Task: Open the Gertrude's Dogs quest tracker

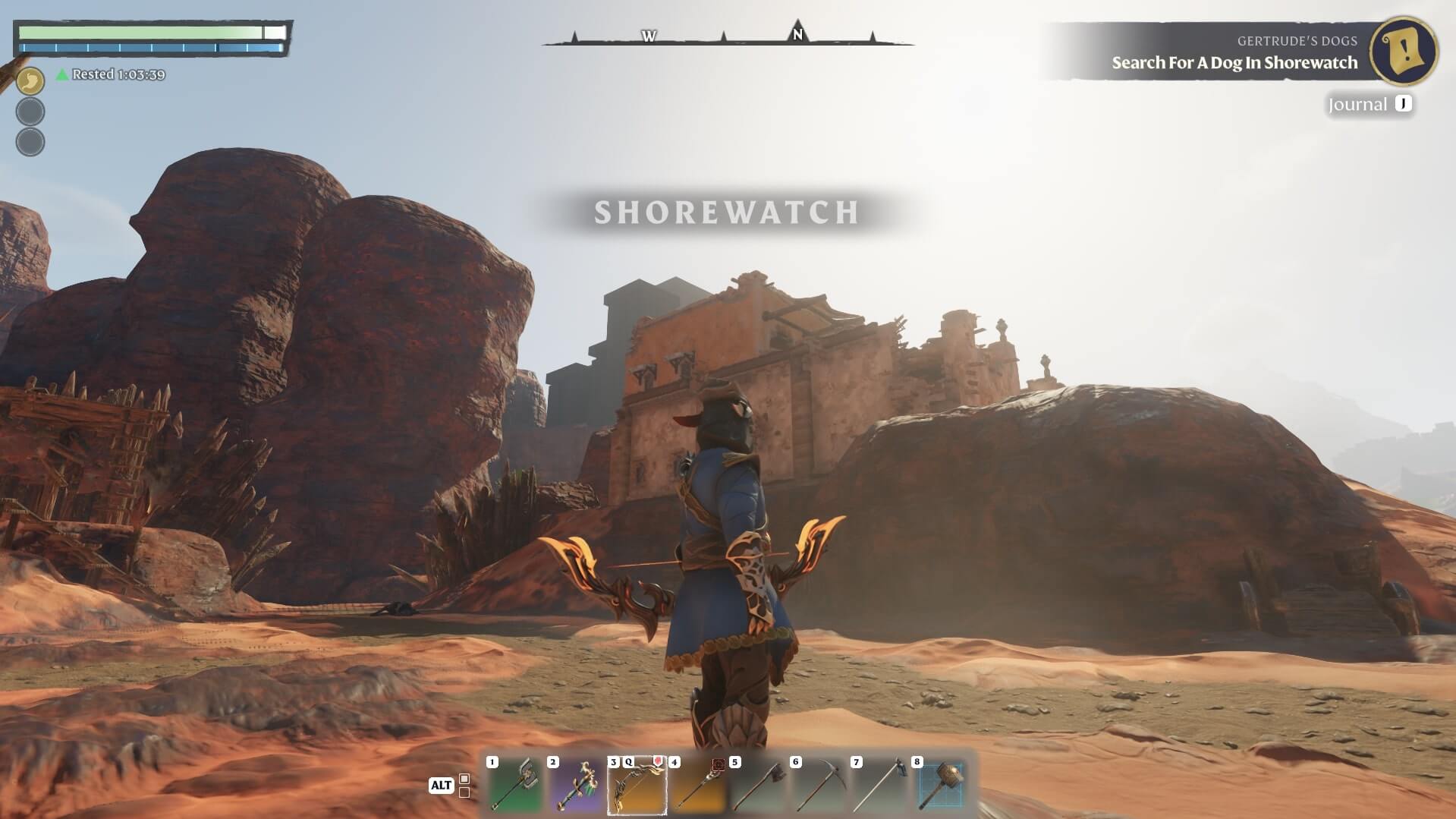Action: (1234, 52)
